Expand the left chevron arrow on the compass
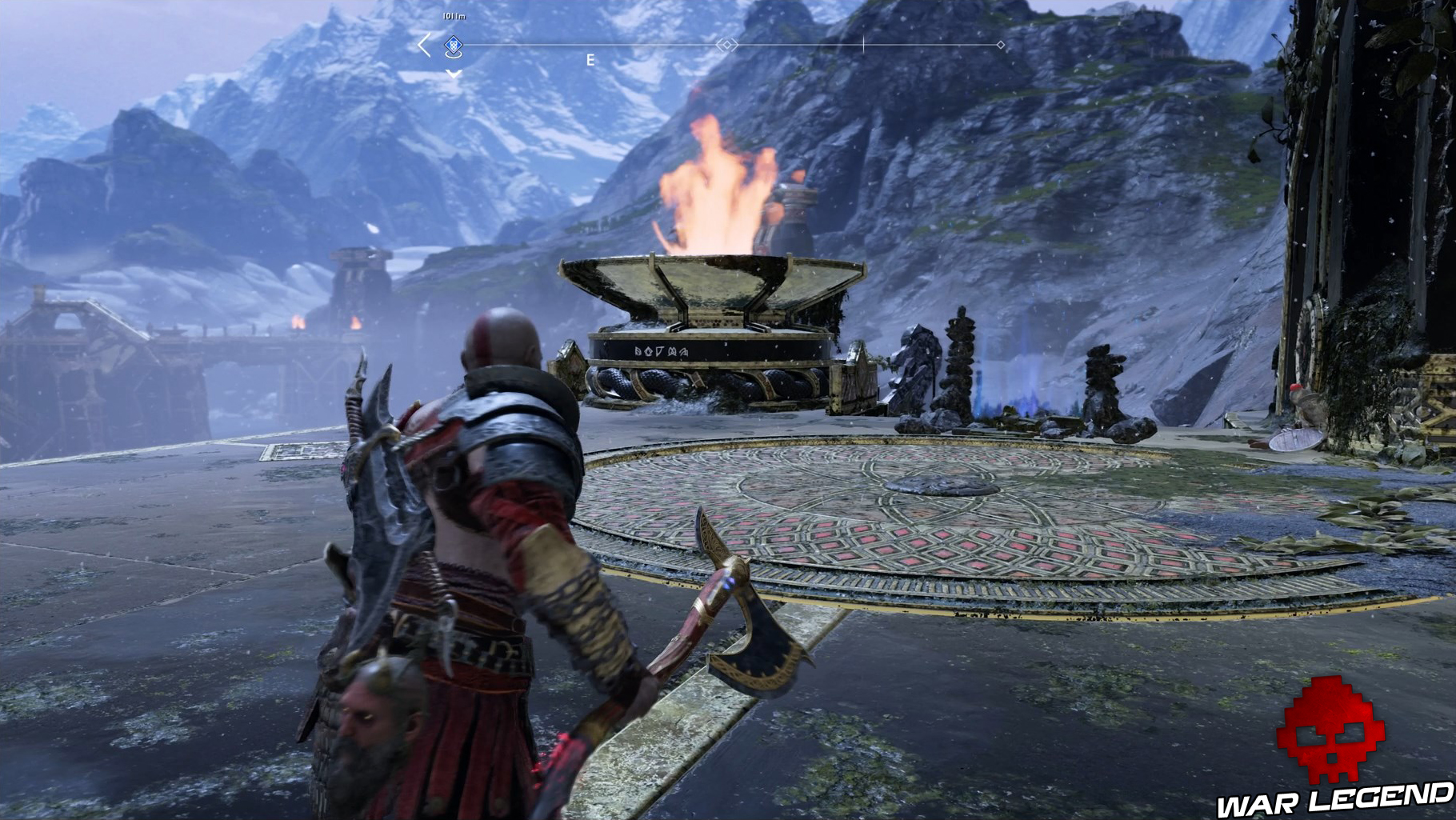Screen dimensions: 1456x820 tap(422, 44)
